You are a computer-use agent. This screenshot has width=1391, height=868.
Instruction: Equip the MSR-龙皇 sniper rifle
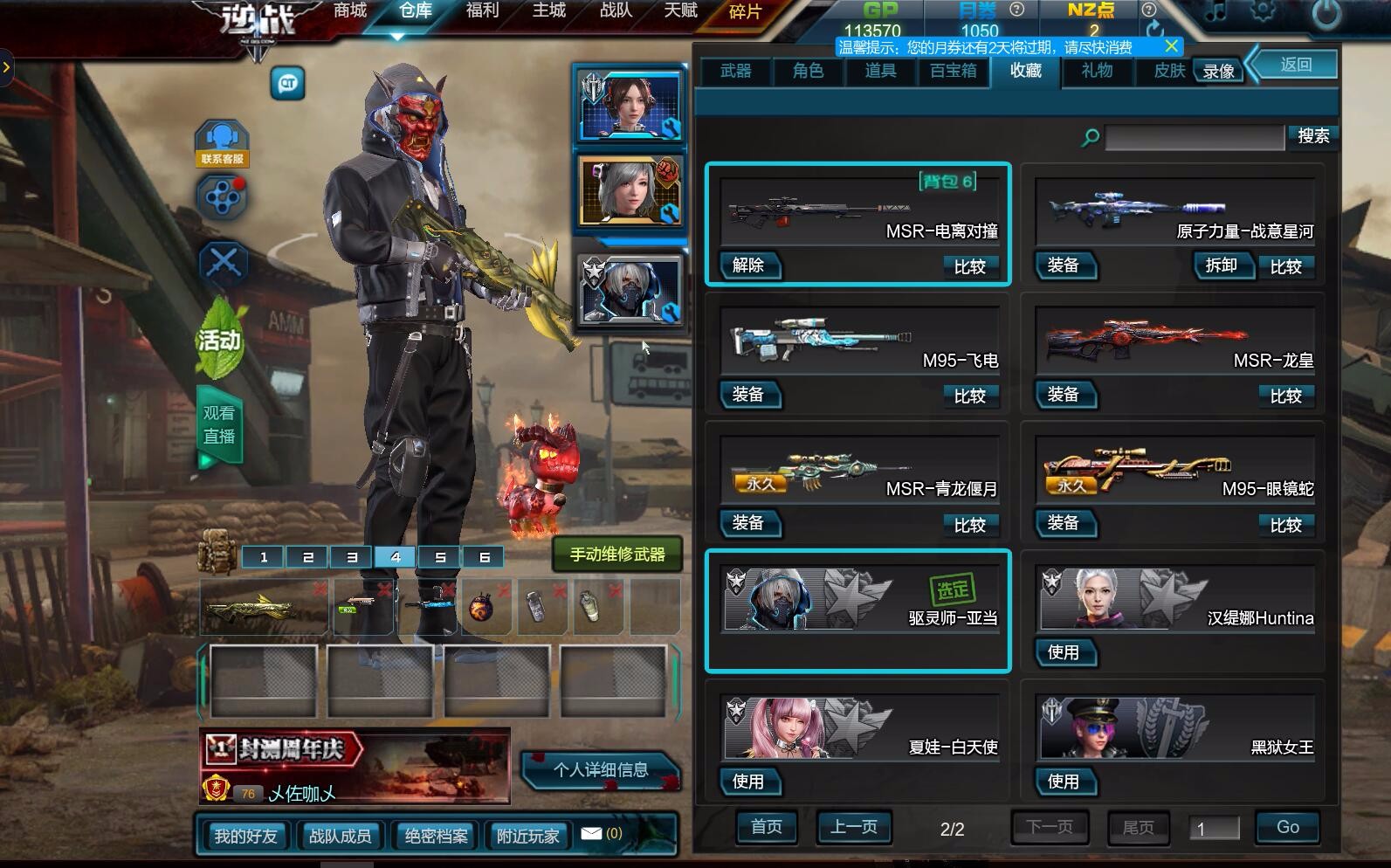point(1063,395)
